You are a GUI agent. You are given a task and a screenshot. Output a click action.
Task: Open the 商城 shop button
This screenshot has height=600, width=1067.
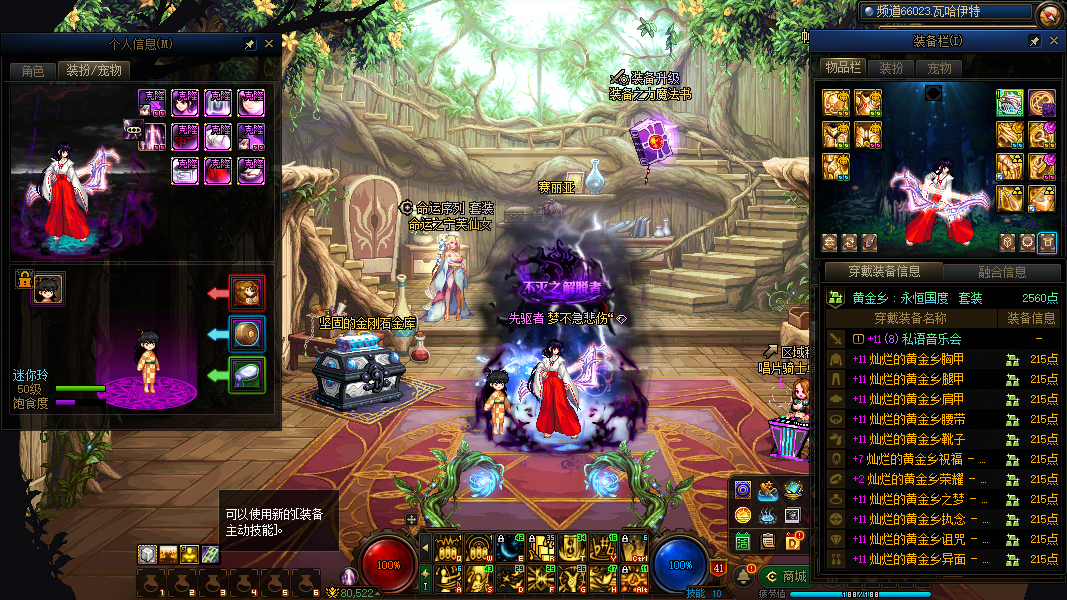788,576
